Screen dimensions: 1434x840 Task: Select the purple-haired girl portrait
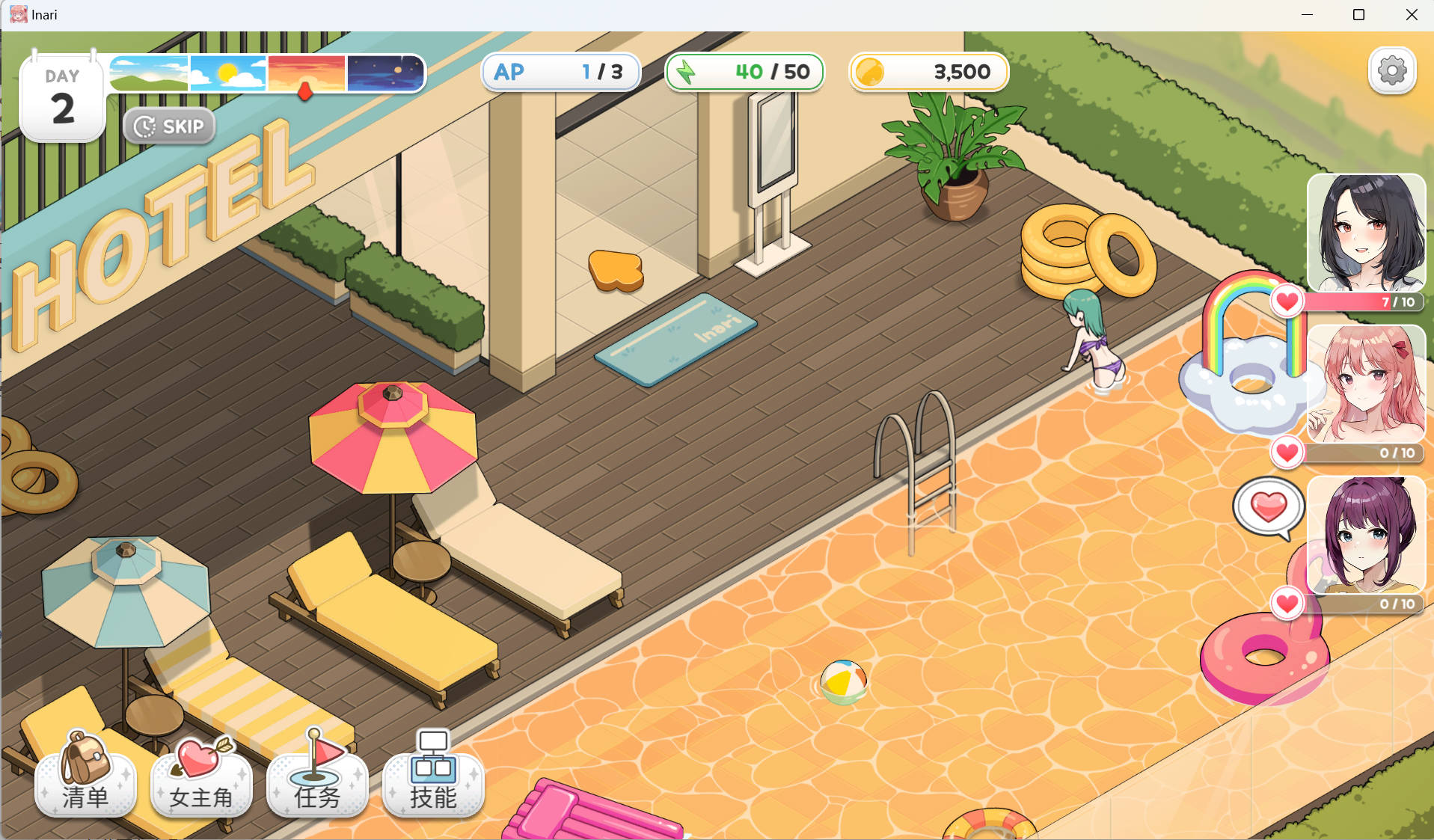[x=1365, y=535]
